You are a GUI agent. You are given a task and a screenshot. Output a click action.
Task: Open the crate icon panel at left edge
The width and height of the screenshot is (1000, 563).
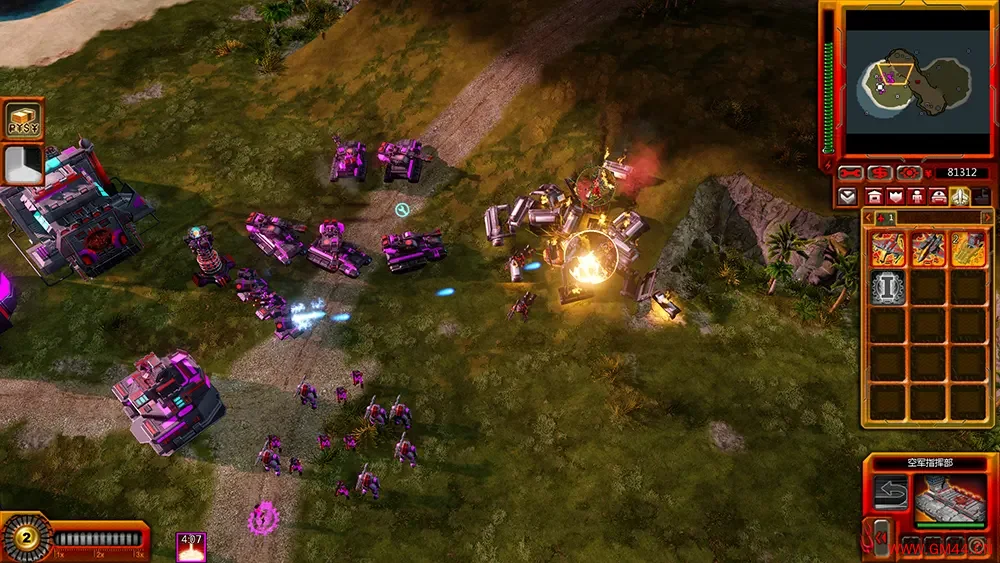(21, 119)
